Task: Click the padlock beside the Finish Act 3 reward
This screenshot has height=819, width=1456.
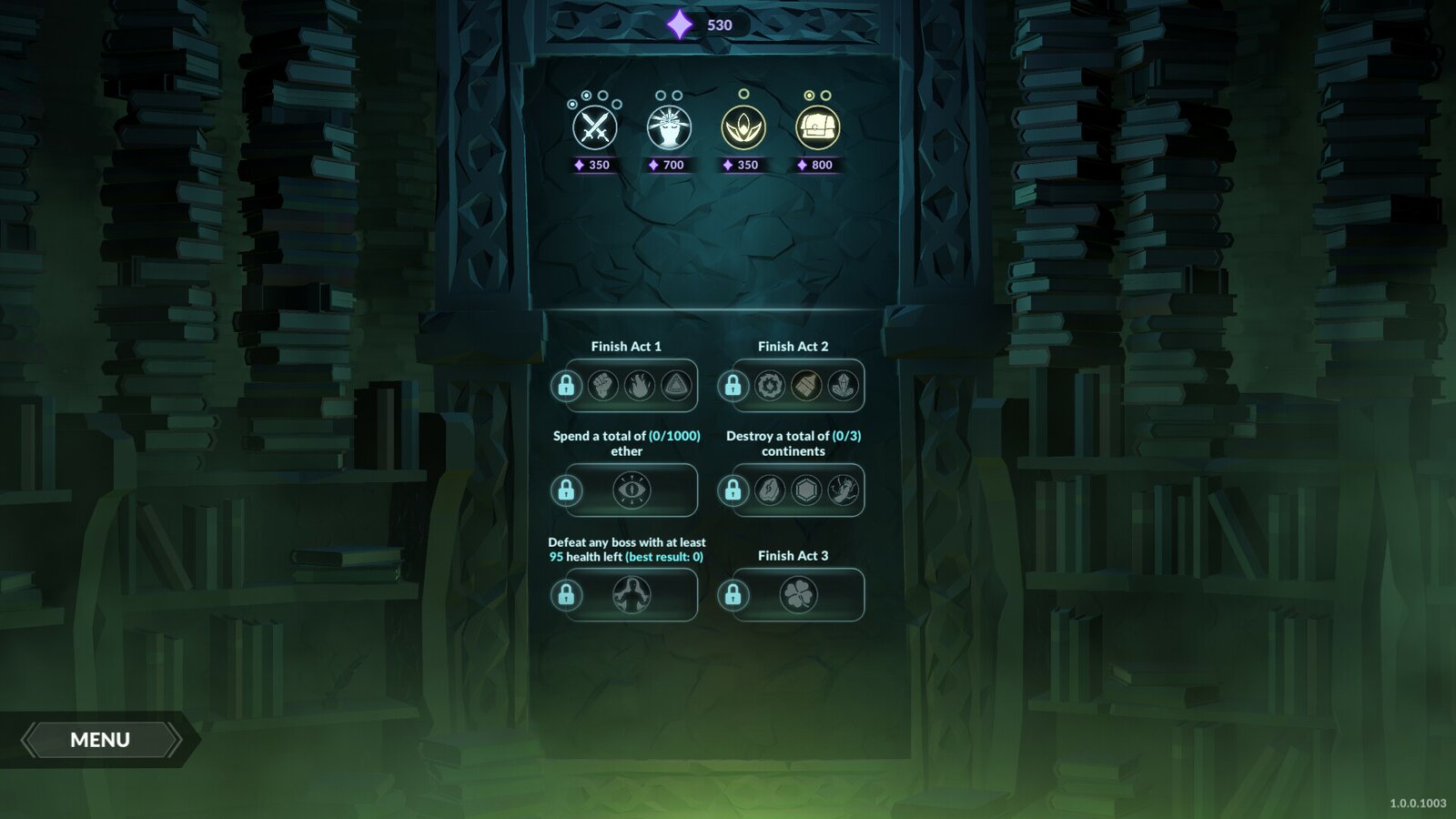Action: [x=733, y=595]
